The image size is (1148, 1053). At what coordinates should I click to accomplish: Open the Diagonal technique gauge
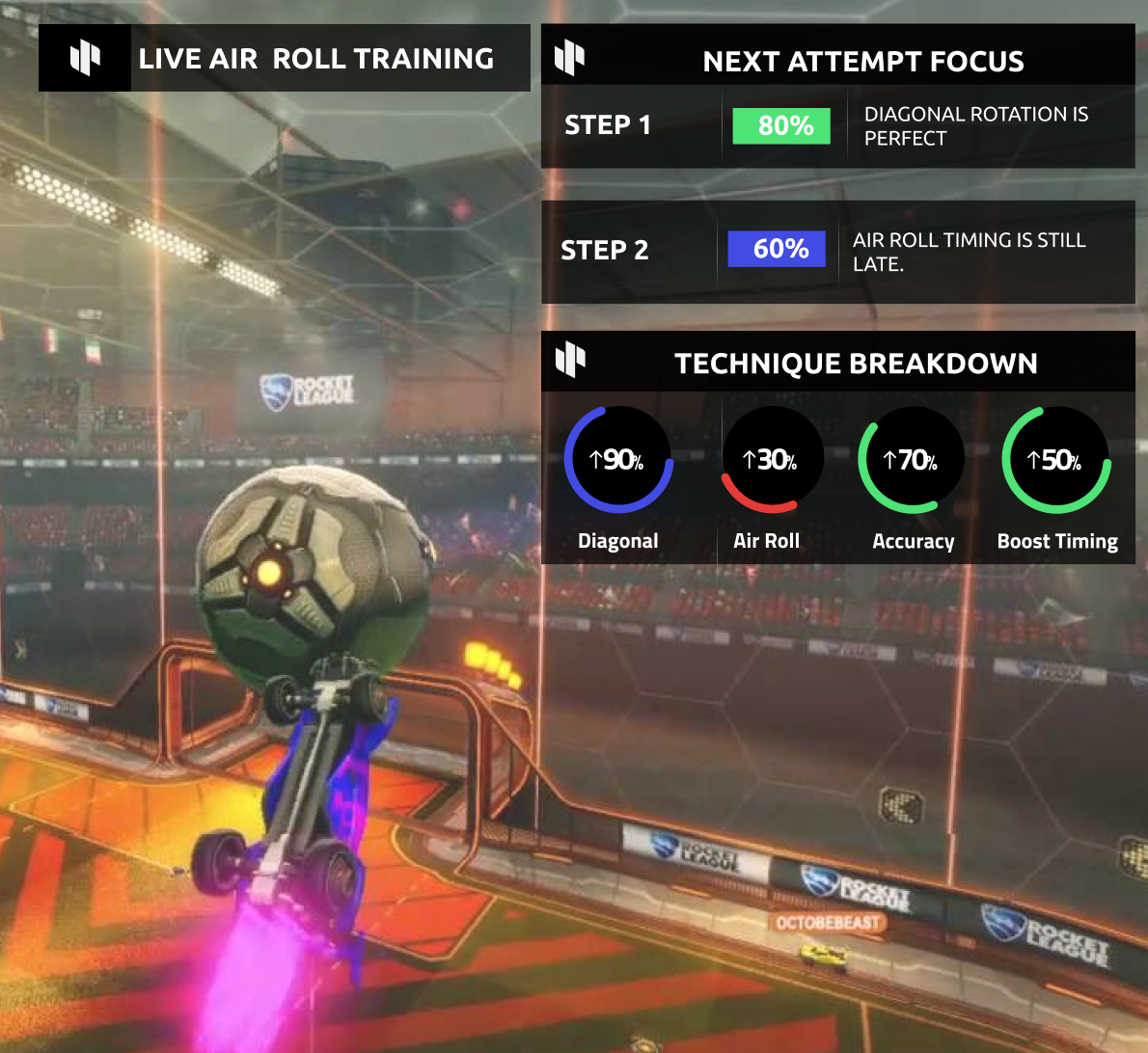point(618,460)
